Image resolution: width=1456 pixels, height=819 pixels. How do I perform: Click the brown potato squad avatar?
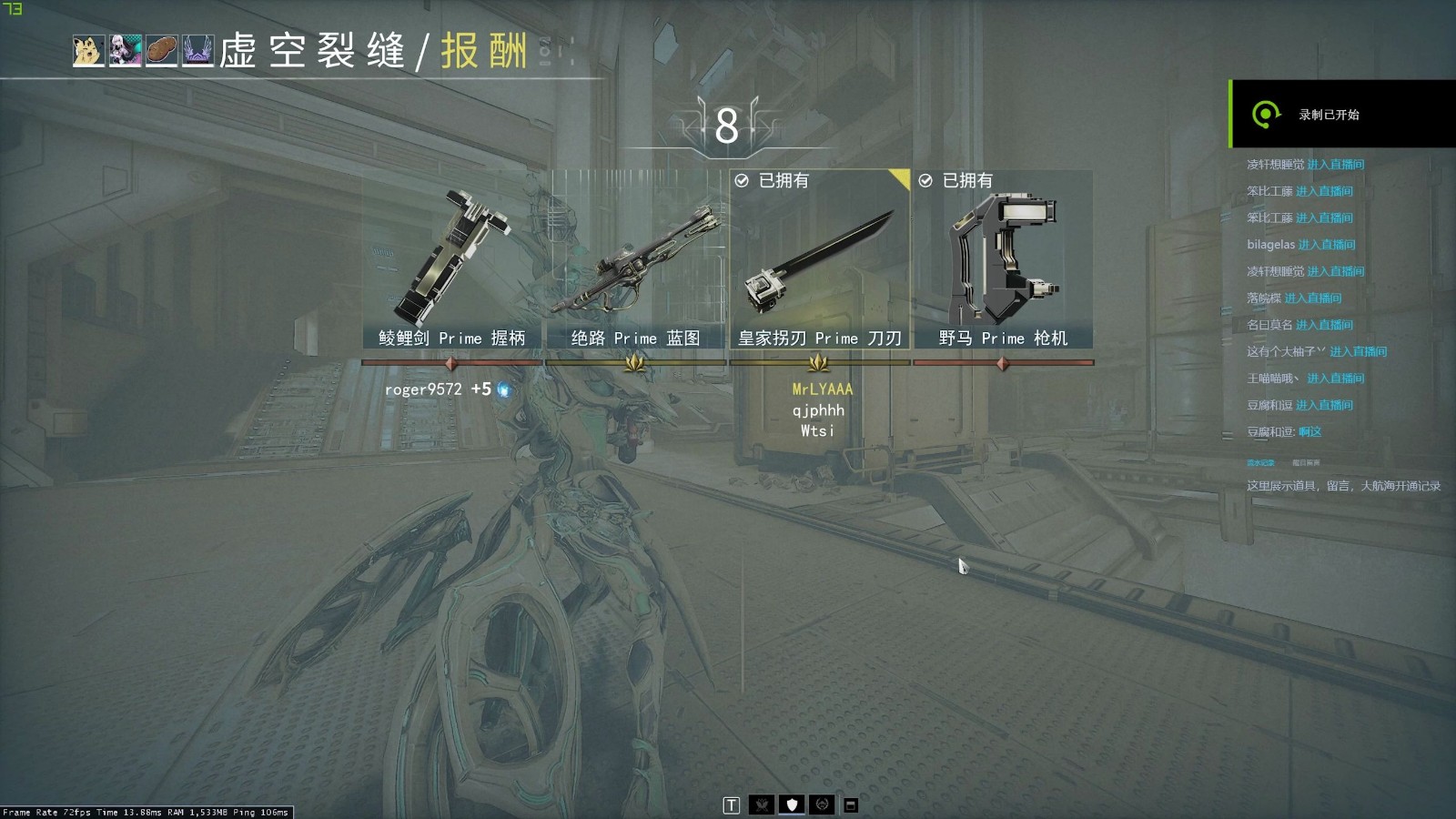161,51
